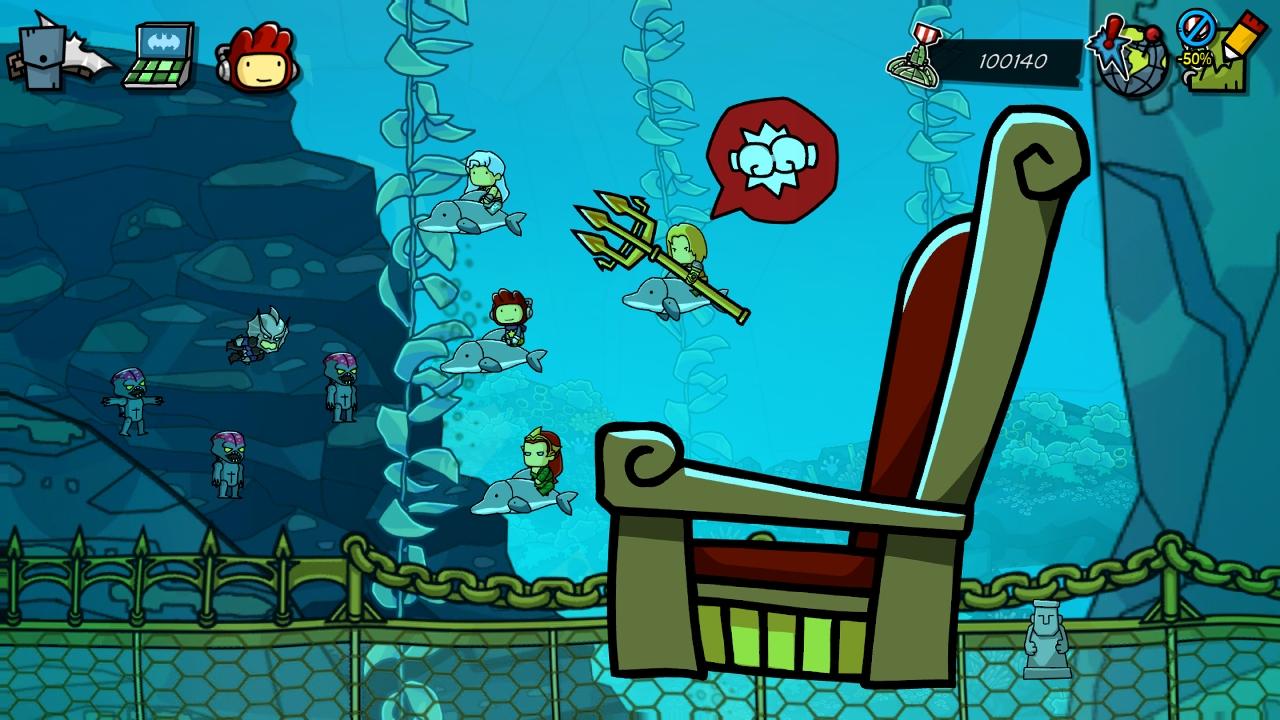
Task: Open the notepad with the yellow pencil
Action: (x=1218, y=55)
